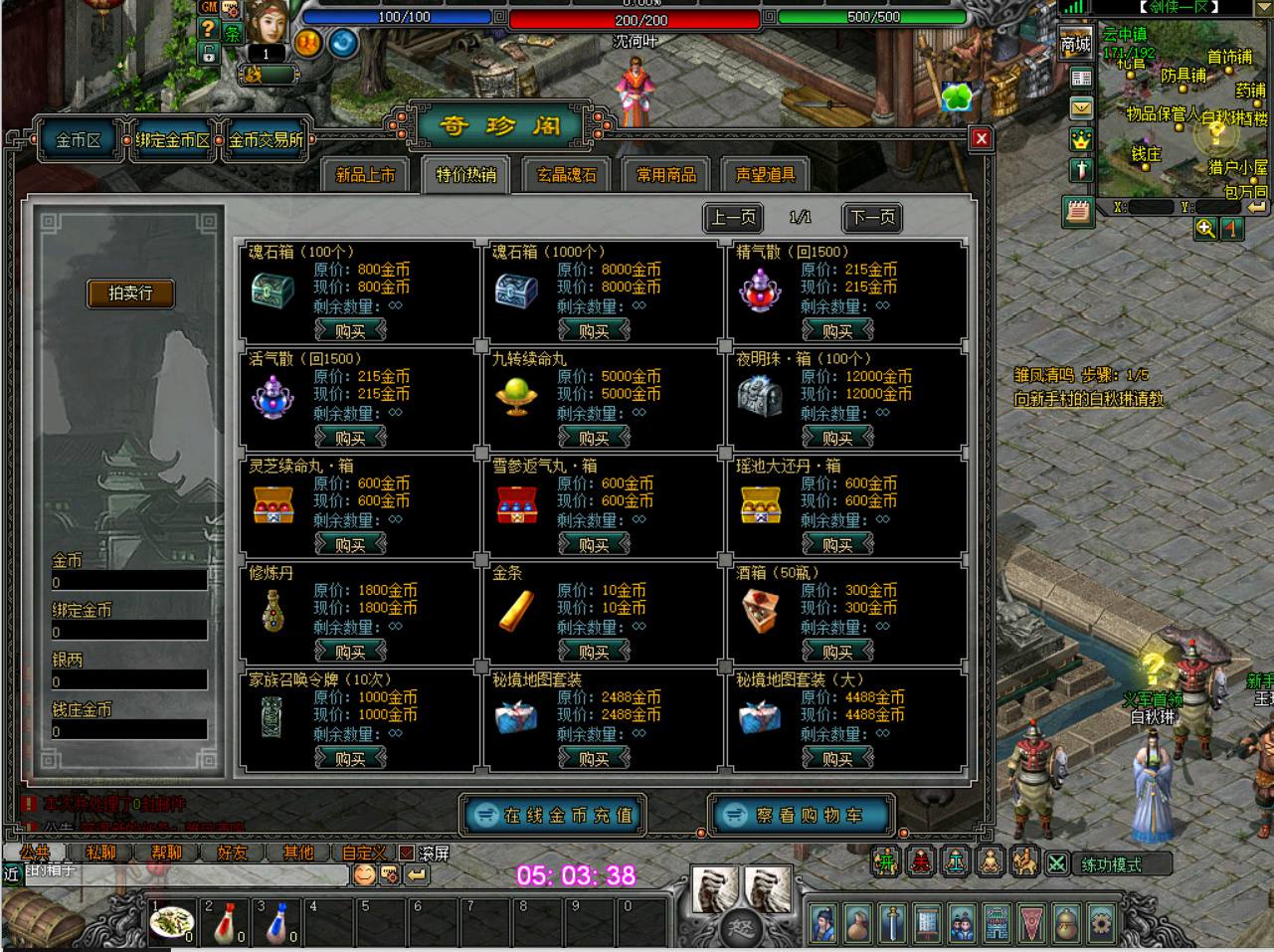Buy the 魂石箱（100个）item
The width and height of the screenshot is (1274, 952).
click(x=350, y=330)
